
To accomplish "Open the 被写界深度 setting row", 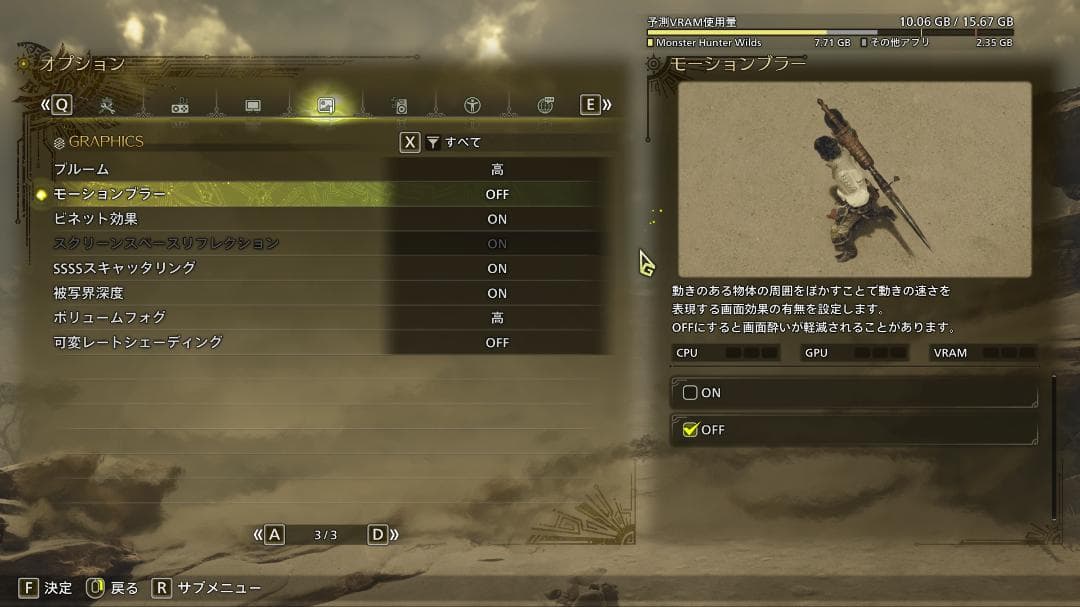I will 330,293.
